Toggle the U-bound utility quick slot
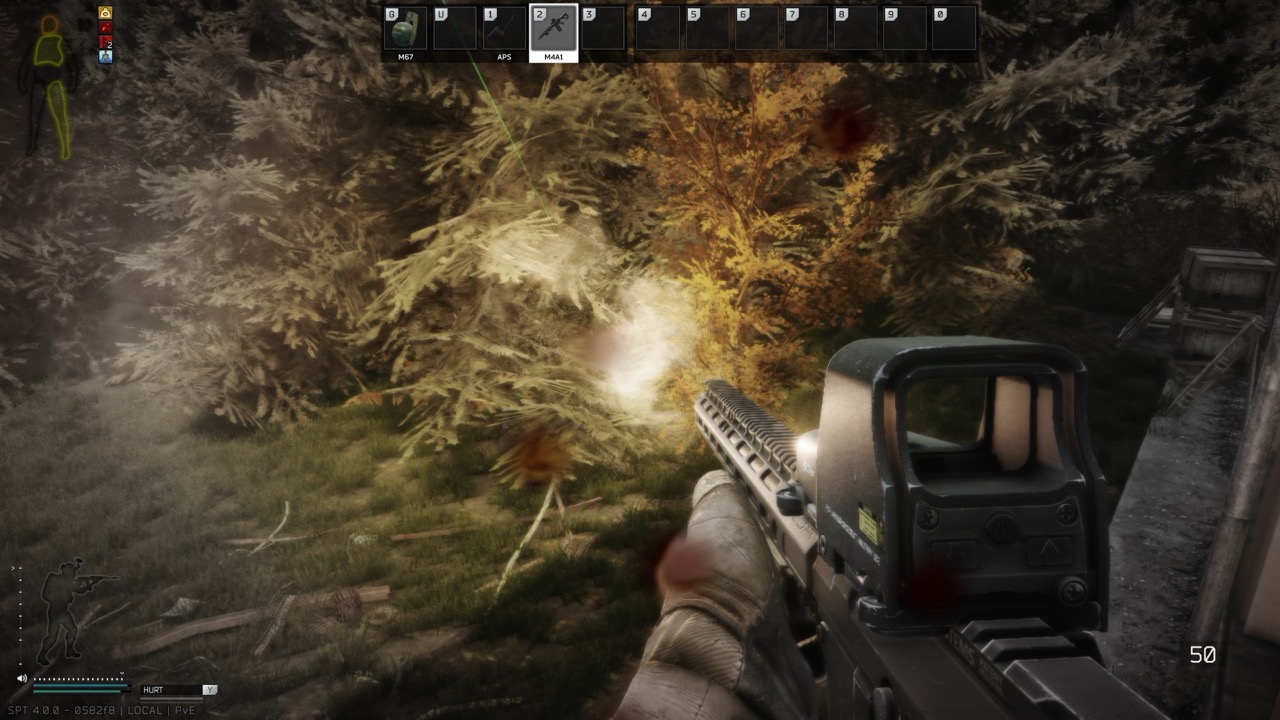The width and height of the screenshot is (1280, 720). (x=455, y=28)
